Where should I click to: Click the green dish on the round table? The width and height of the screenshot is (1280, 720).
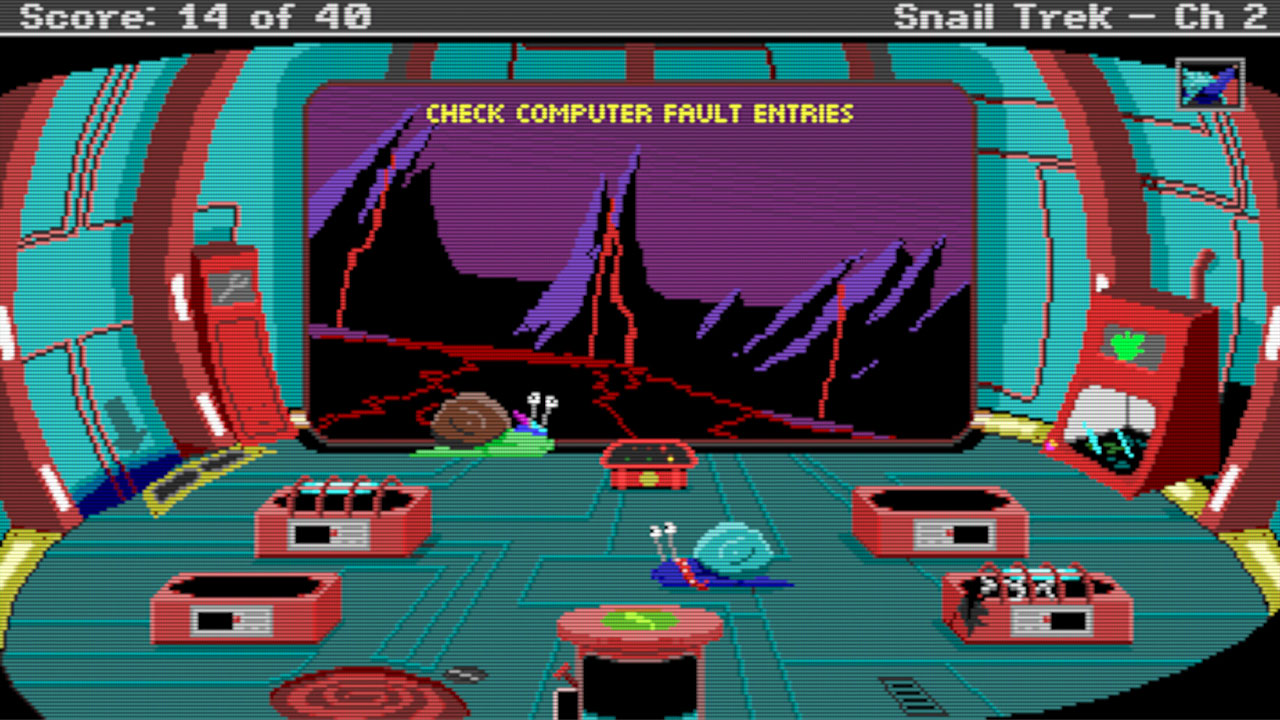click(x=640, y=620)
